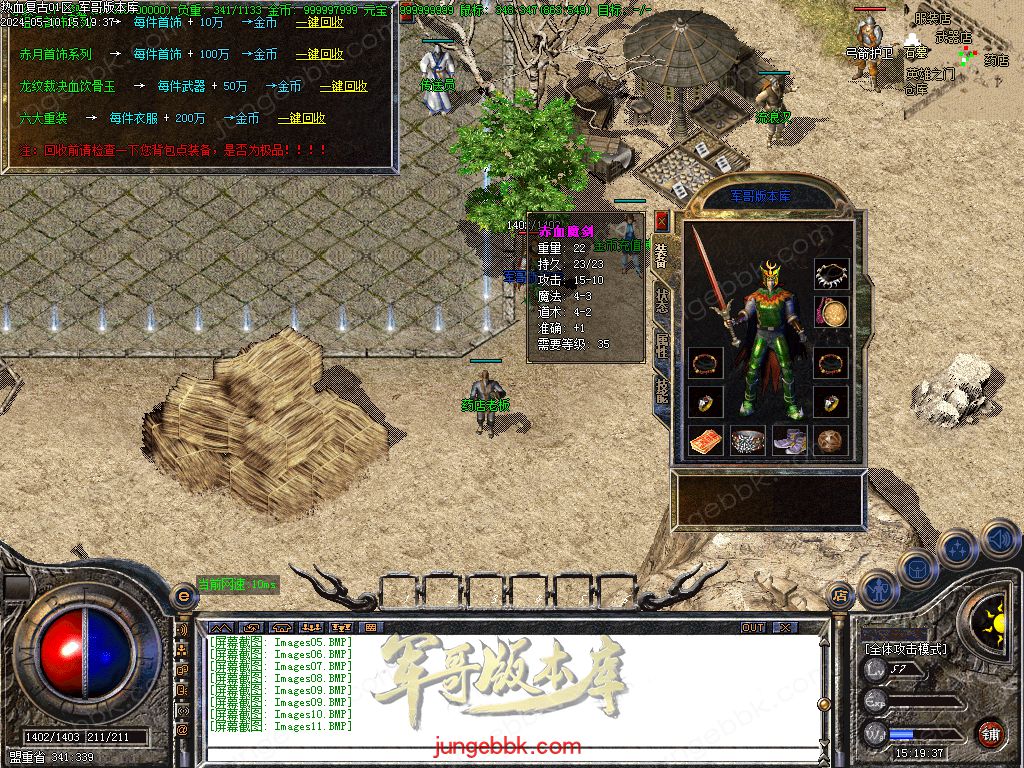Click 一键回收 for 龙纹裁决血饮骨玉
The image size is (1024, 768).
(343, 87)
